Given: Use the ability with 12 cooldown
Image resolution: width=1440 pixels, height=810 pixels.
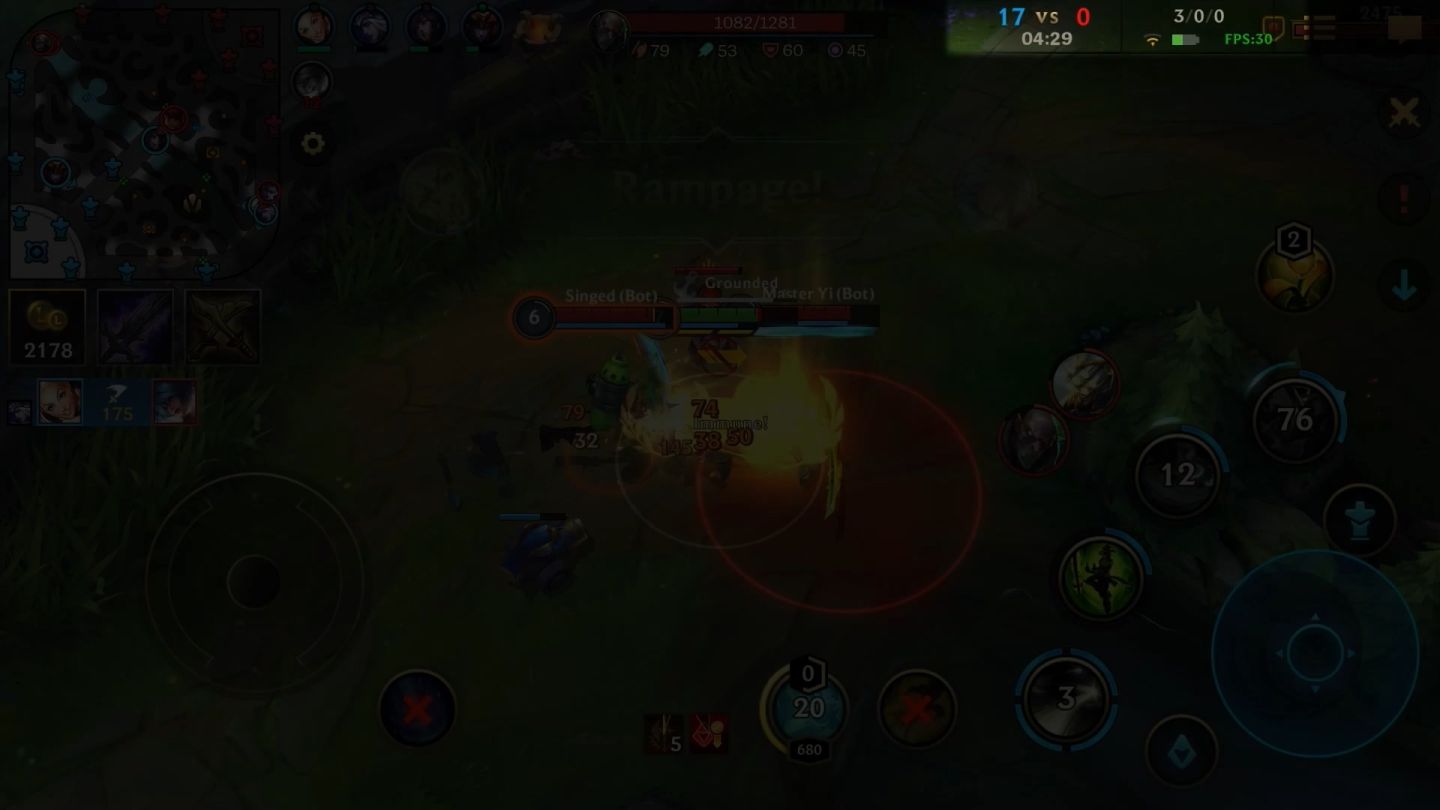Looking at the screenshot, I should click(1178, 475).
